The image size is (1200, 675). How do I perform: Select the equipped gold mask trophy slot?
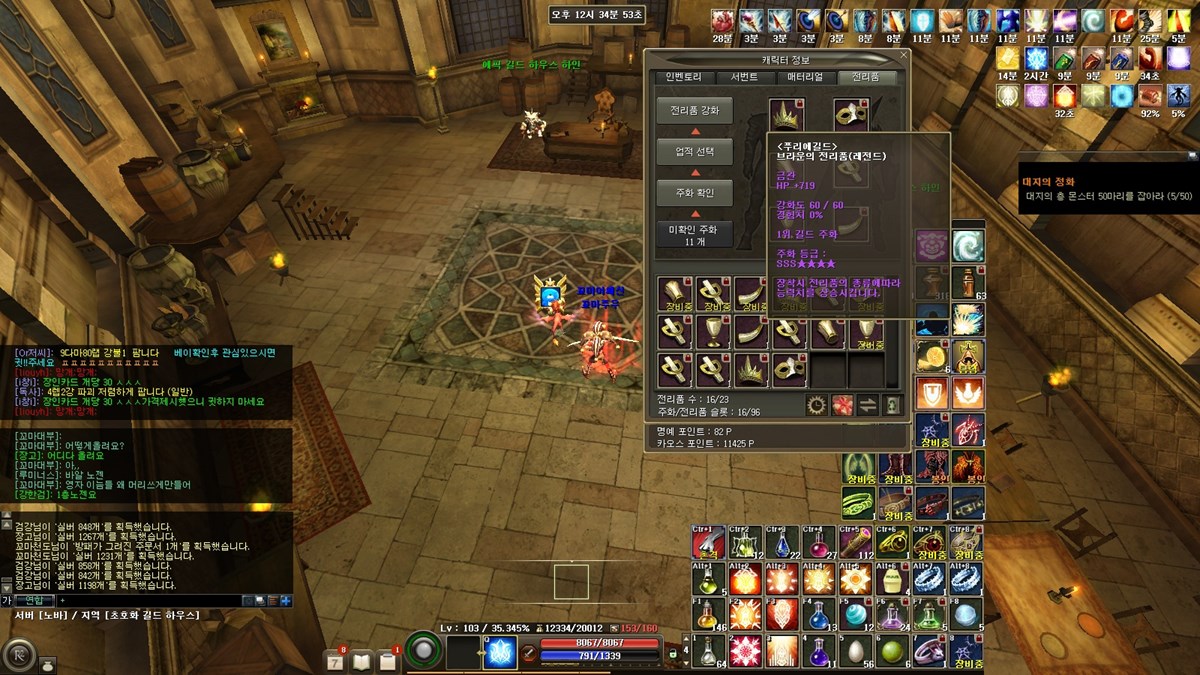click(x=851, y=114)
